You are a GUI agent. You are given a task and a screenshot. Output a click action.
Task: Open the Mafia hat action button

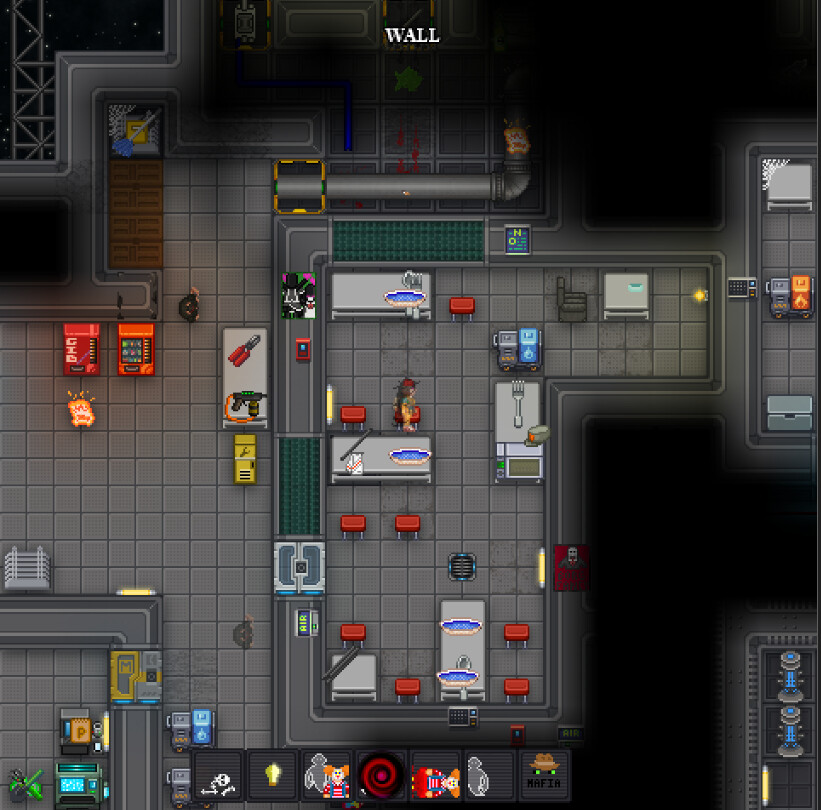(544, 776)
